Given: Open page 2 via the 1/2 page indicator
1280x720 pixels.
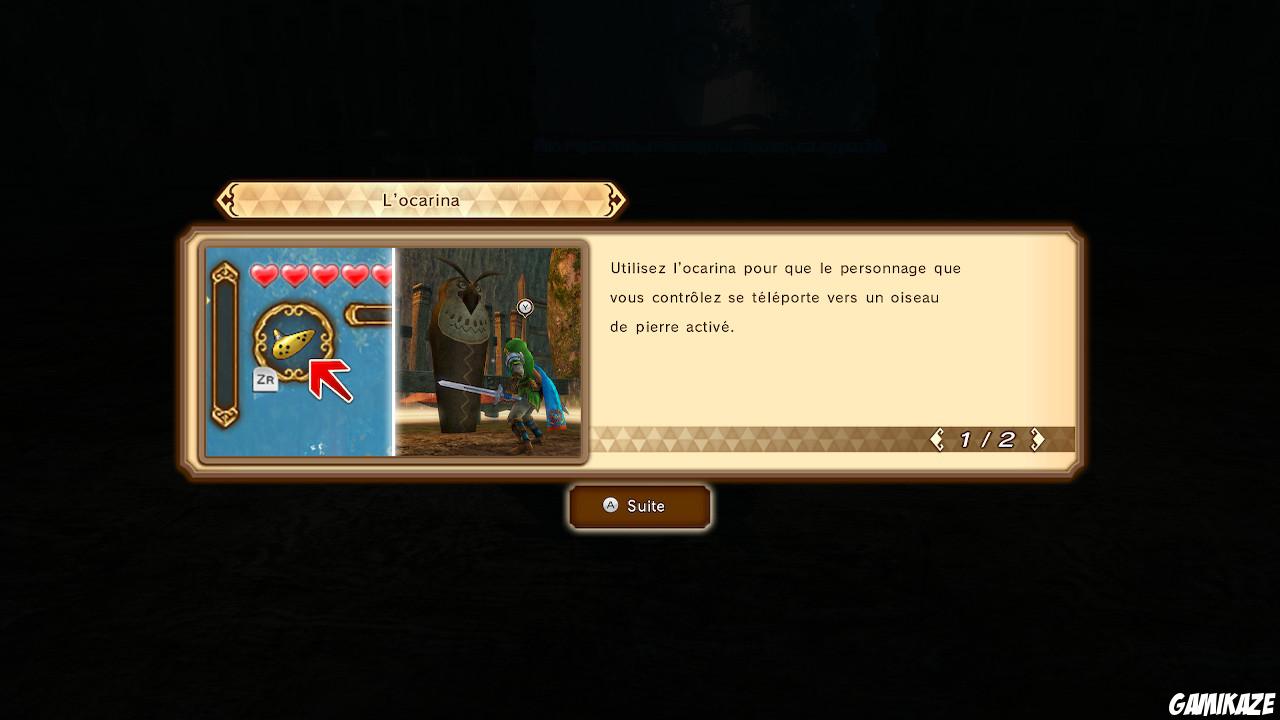Looking at the screenshot, I should coord(988,438).
